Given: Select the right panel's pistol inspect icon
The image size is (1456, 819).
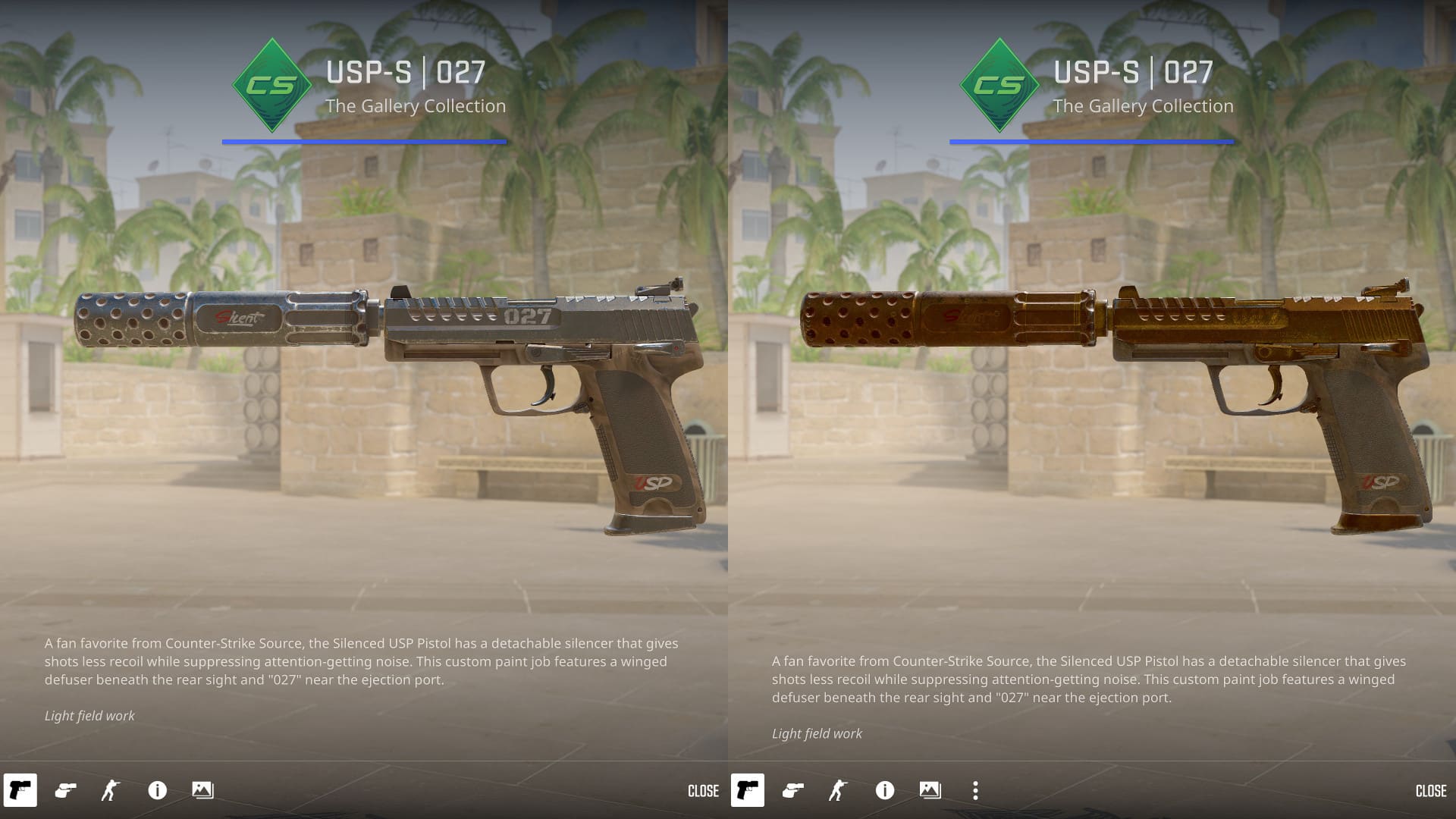Looking at the screenshot, I should tap(747, 791).
